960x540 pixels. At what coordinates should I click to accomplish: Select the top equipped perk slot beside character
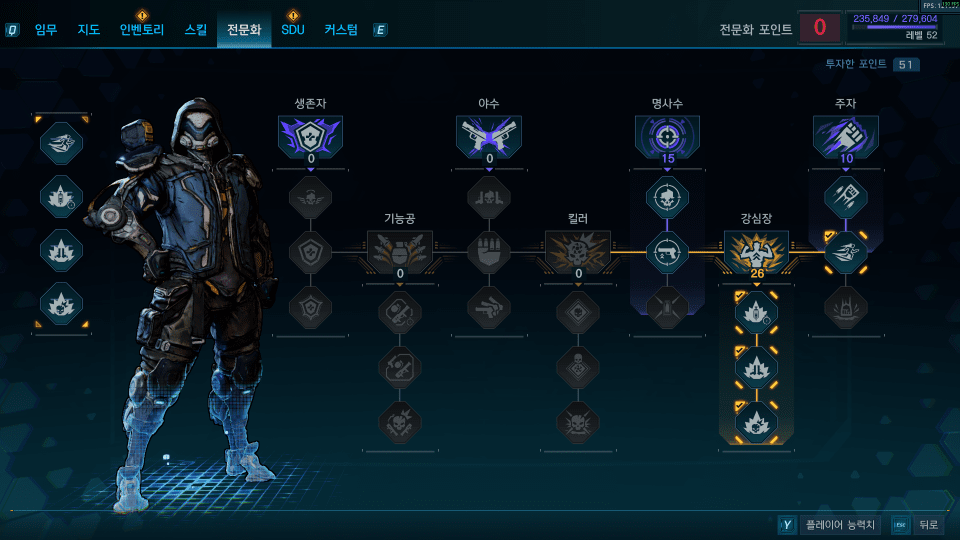[x=62, y=142]
